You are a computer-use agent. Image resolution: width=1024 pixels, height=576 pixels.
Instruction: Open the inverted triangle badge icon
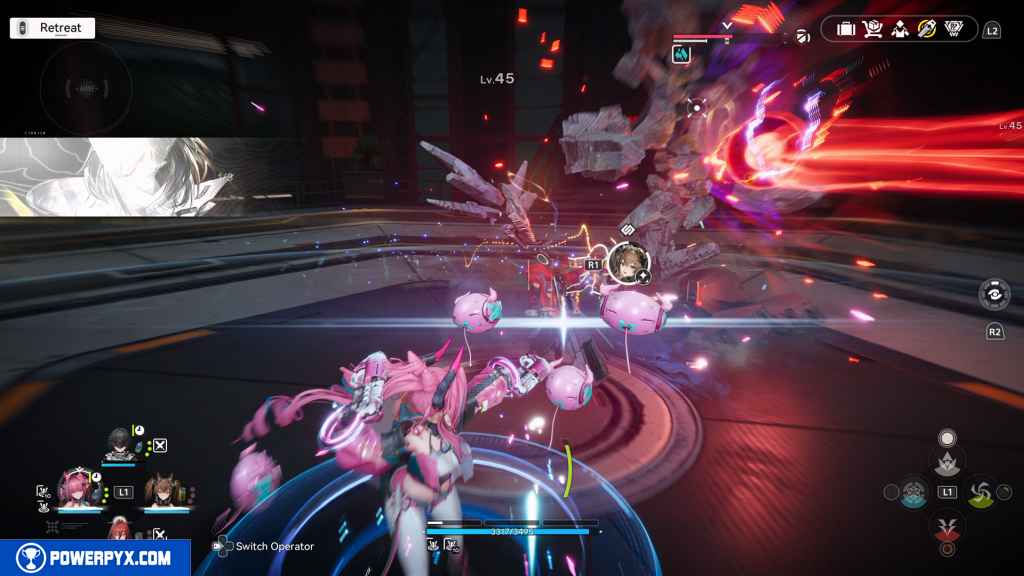(x=953, y=30)
